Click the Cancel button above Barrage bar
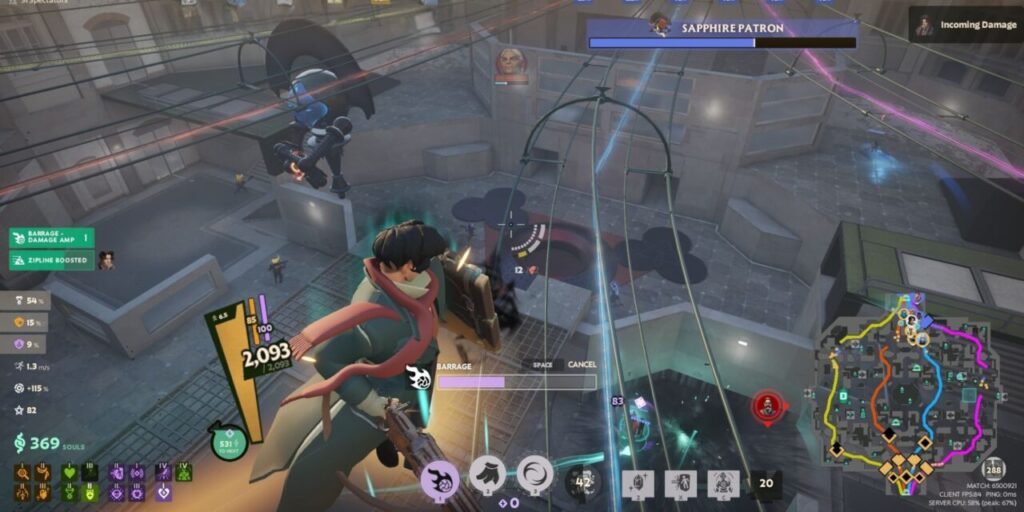Screen dimensions: 1024x512 (582, 365)
